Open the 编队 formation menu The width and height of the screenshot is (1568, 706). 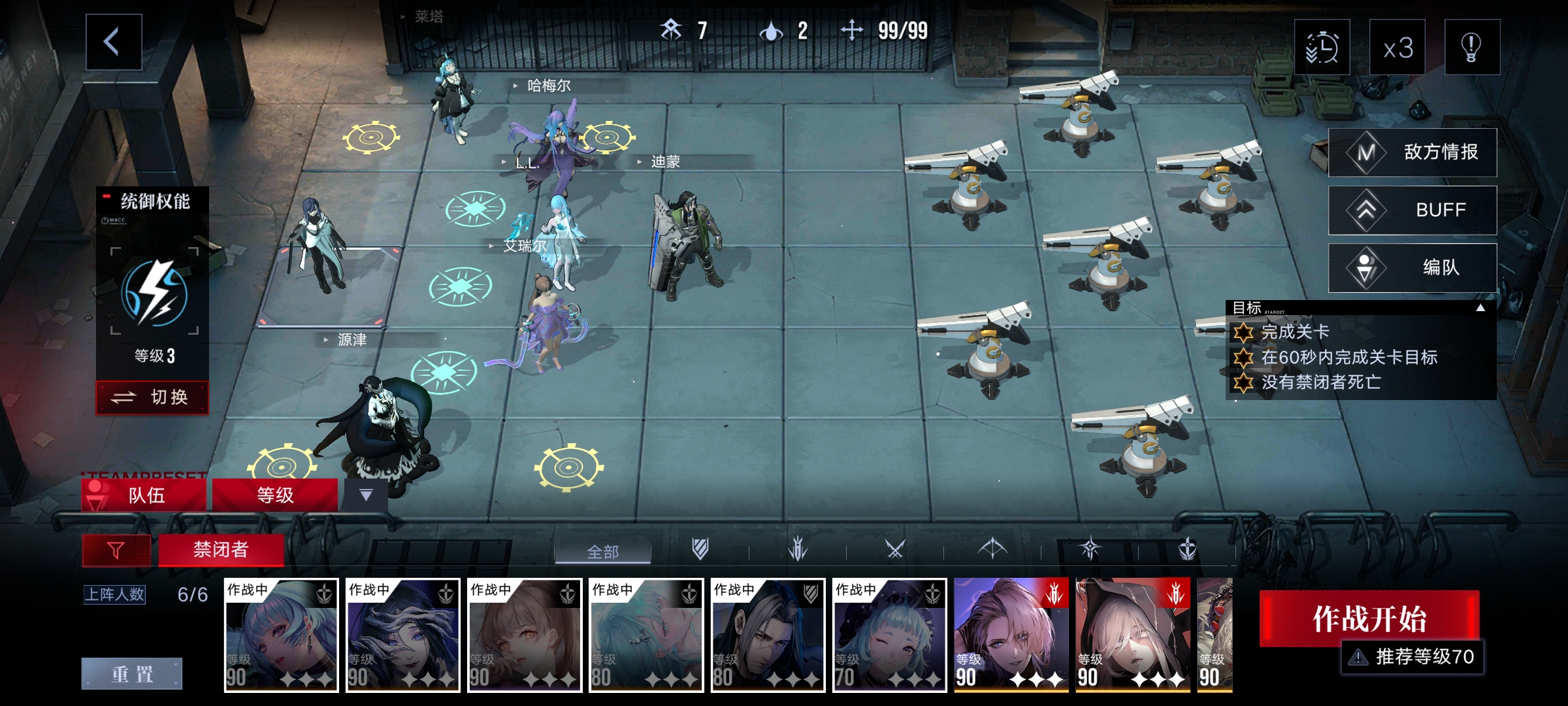(x=1413, y=267)
